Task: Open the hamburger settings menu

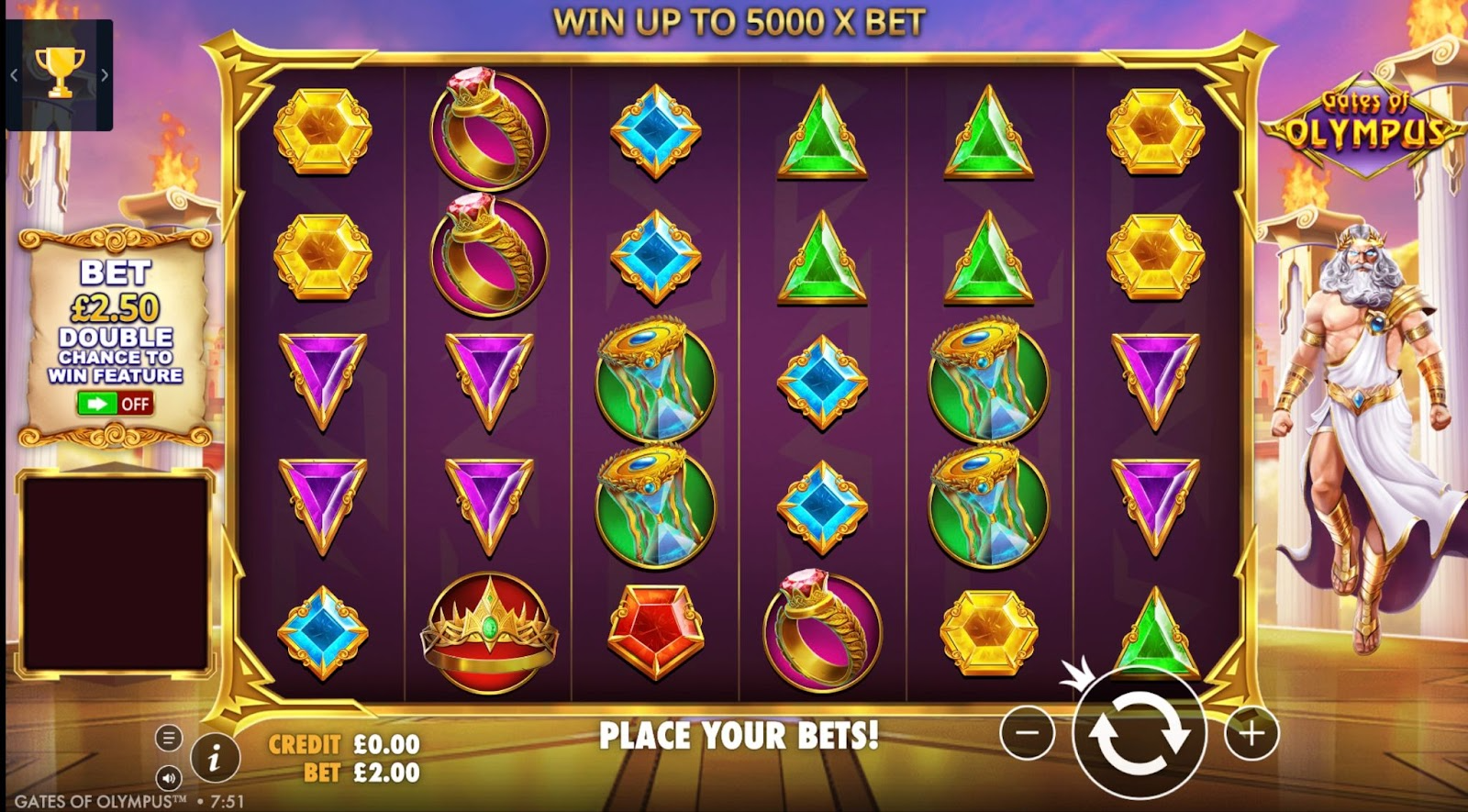Action: tap(168, 738)
